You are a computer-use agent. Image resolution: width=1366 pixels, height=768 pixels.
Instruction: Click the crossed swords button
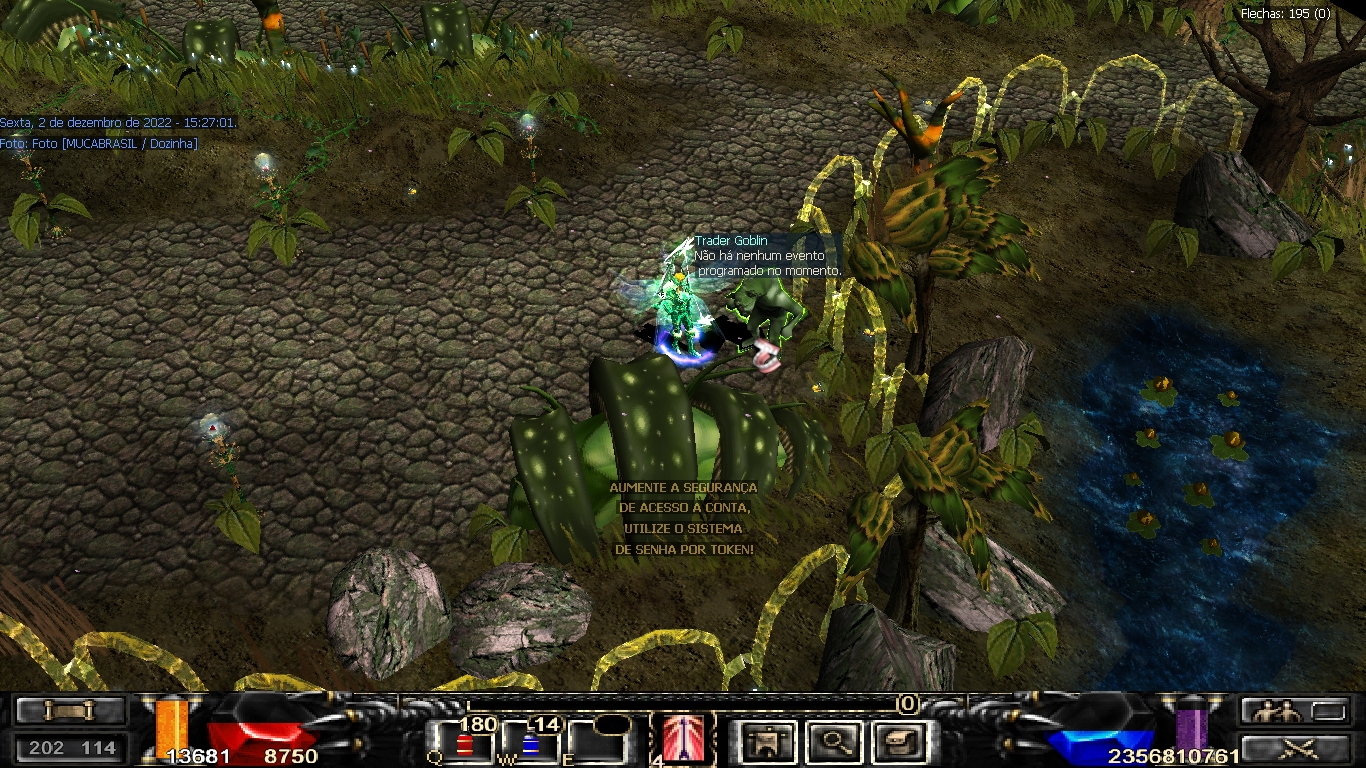tap(1296, 747)
